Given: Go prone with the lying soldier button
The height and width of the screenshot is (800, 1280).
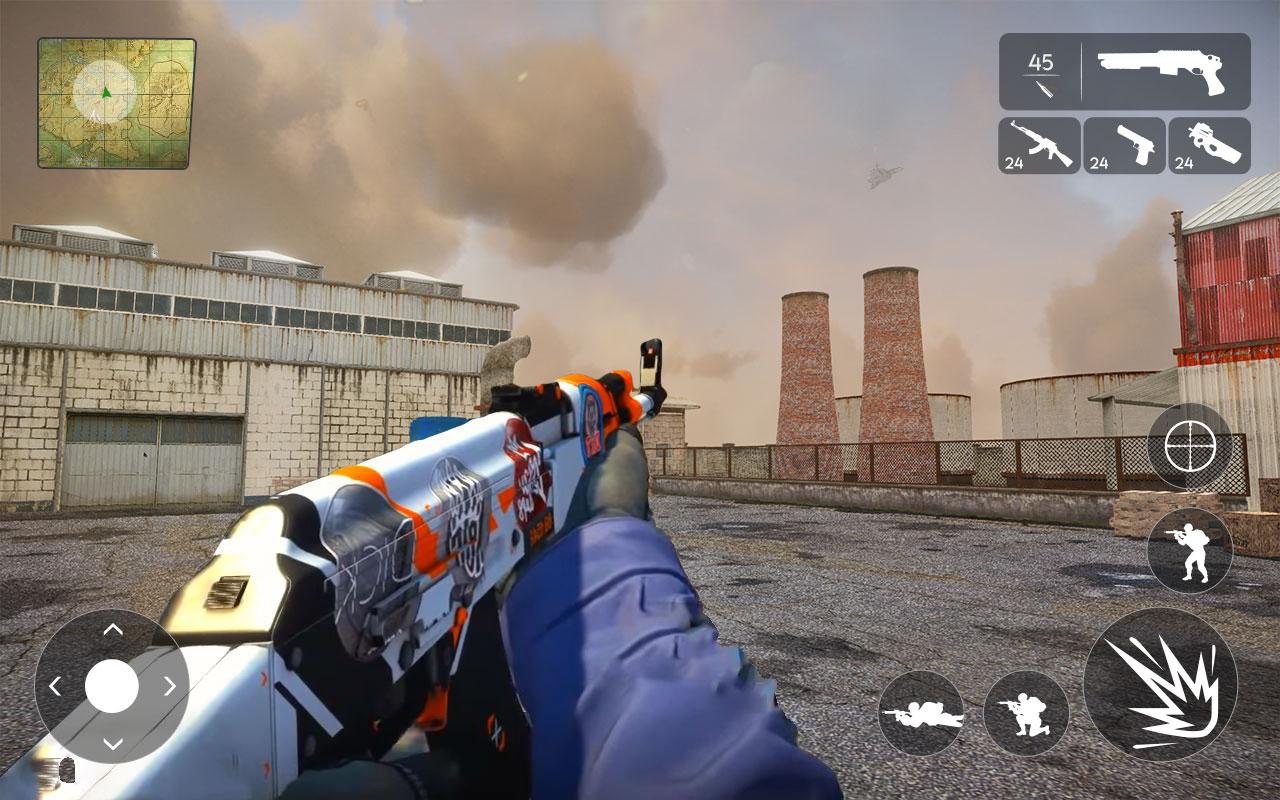Looking at the screenshot, I should coord(921,713).
